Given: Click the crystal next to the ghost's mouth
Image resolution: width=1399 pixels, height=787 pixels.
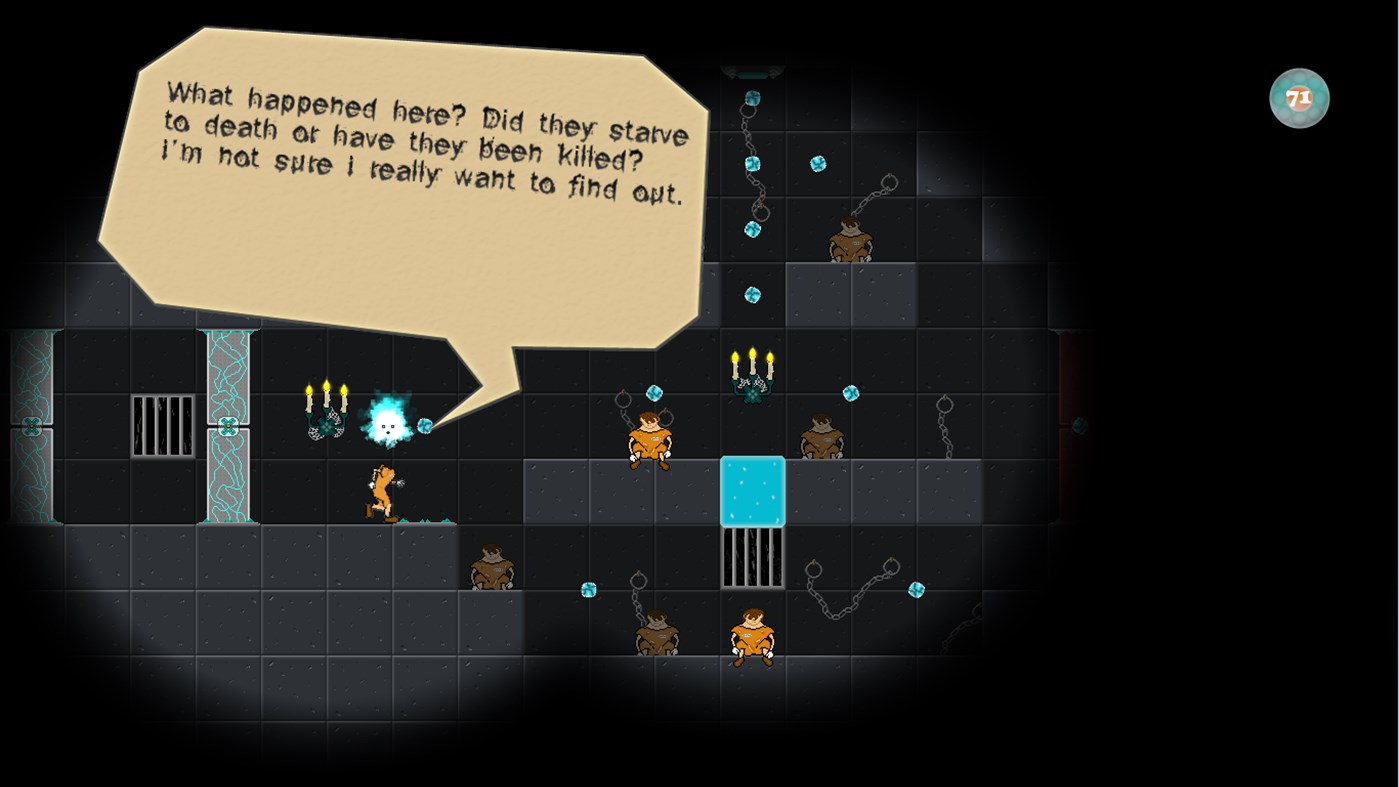Looking at the screenshot, I should point(426,426).
